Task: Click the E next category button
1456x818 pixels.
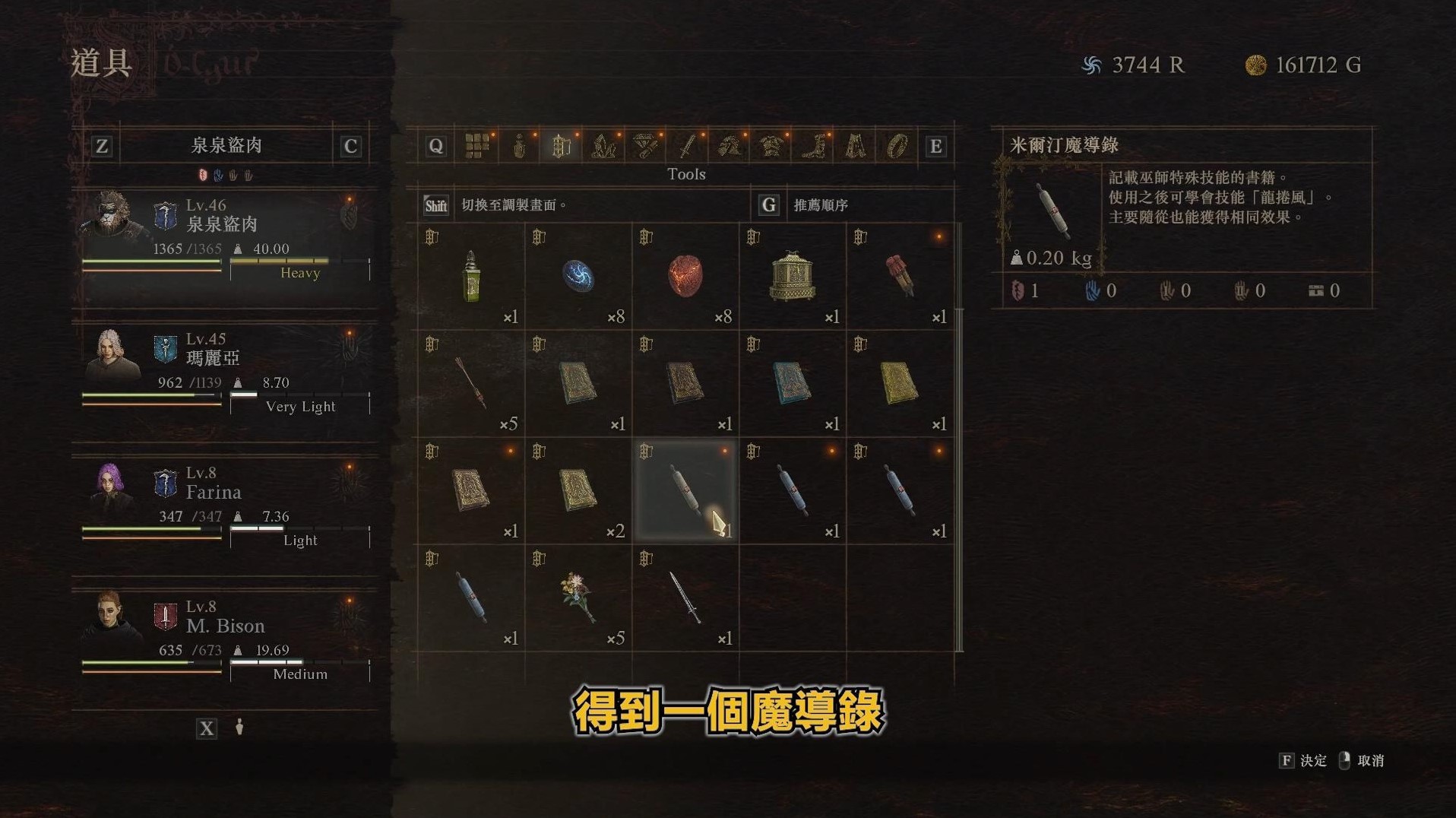Action: [936, 146]
